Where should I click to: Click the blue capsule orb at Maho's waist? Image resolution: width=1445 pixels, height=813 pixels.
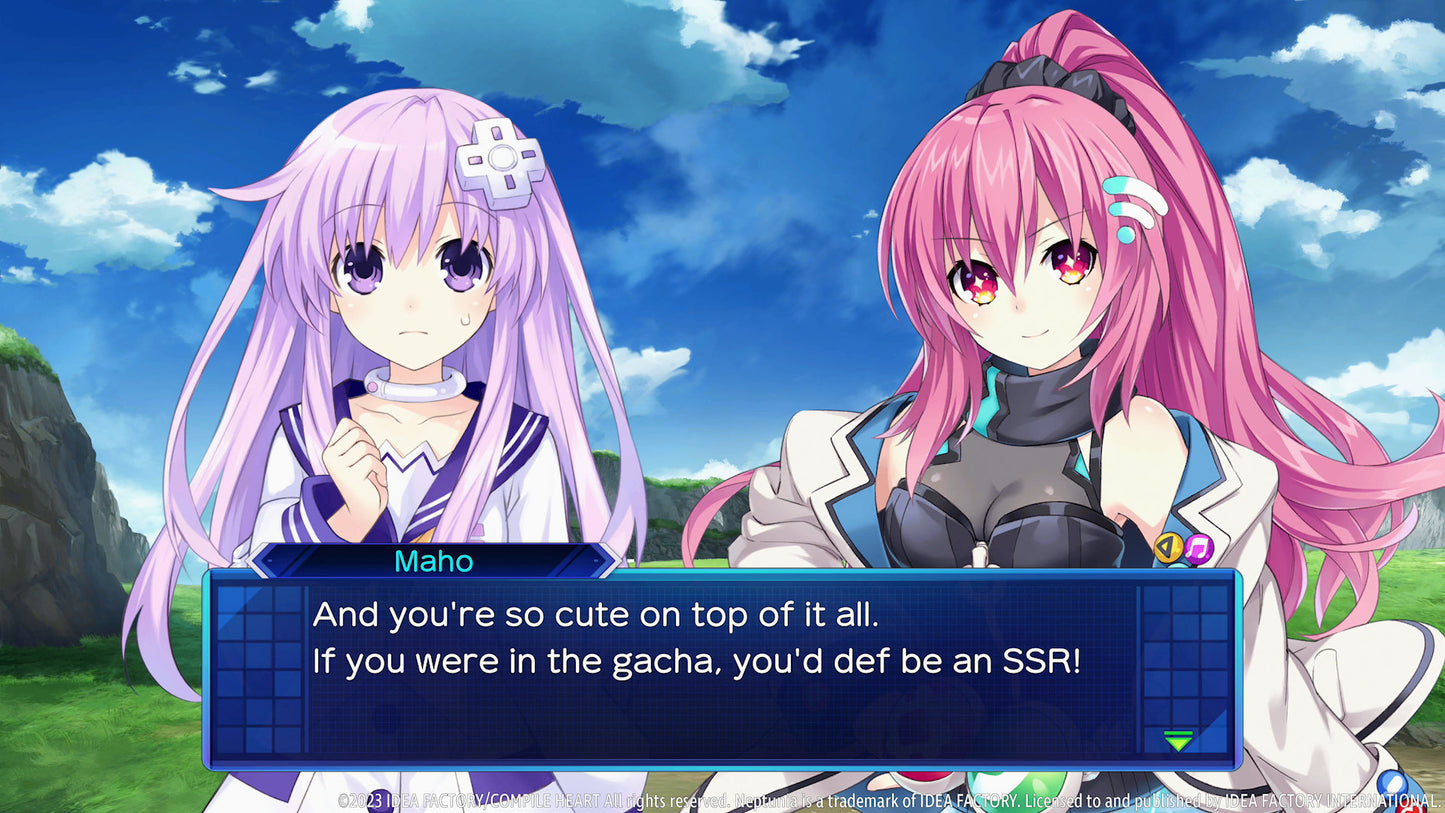tap(1390, 782)
